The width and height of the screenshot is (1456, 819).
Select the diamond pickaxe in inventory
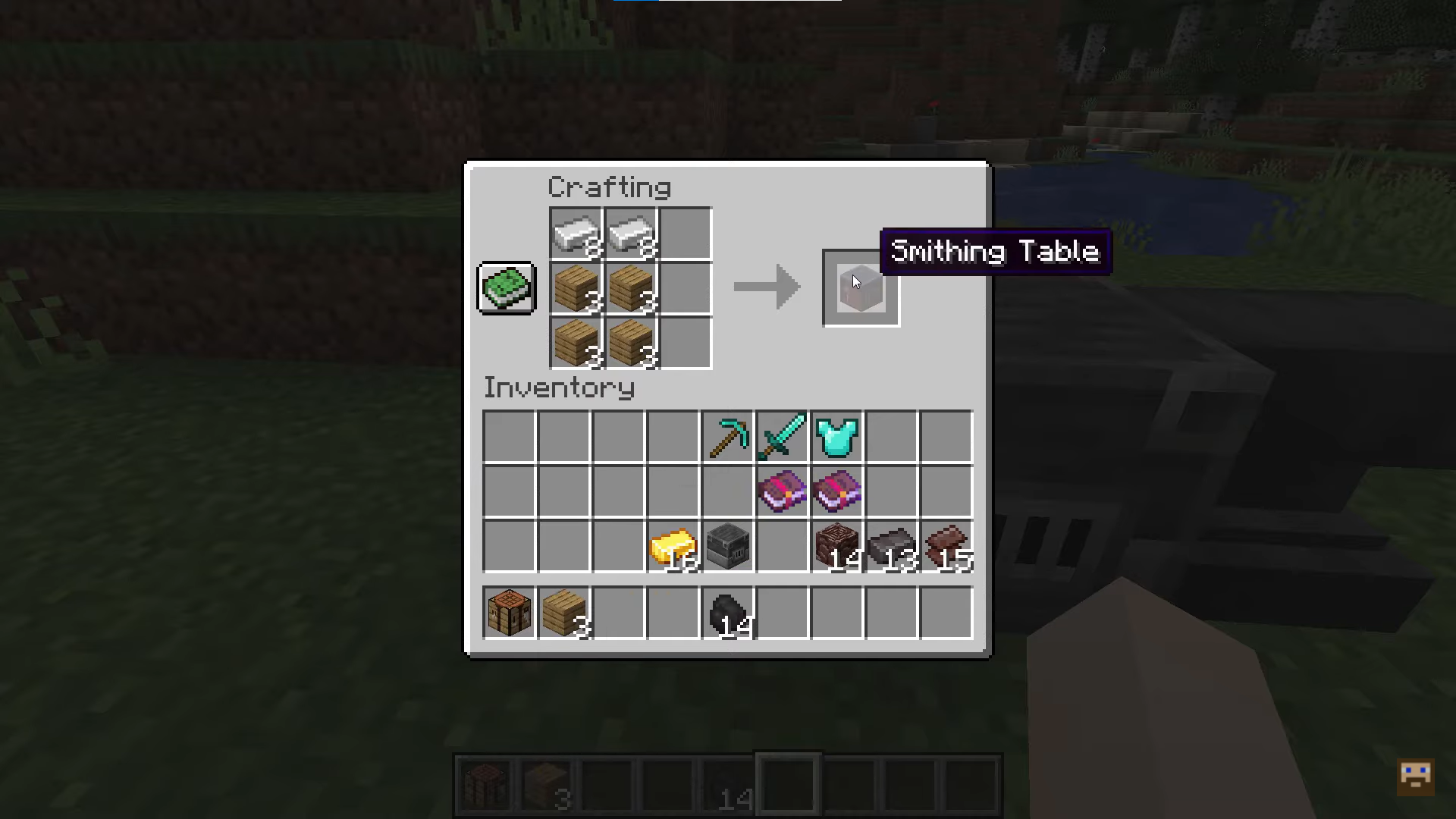(726, 436)
